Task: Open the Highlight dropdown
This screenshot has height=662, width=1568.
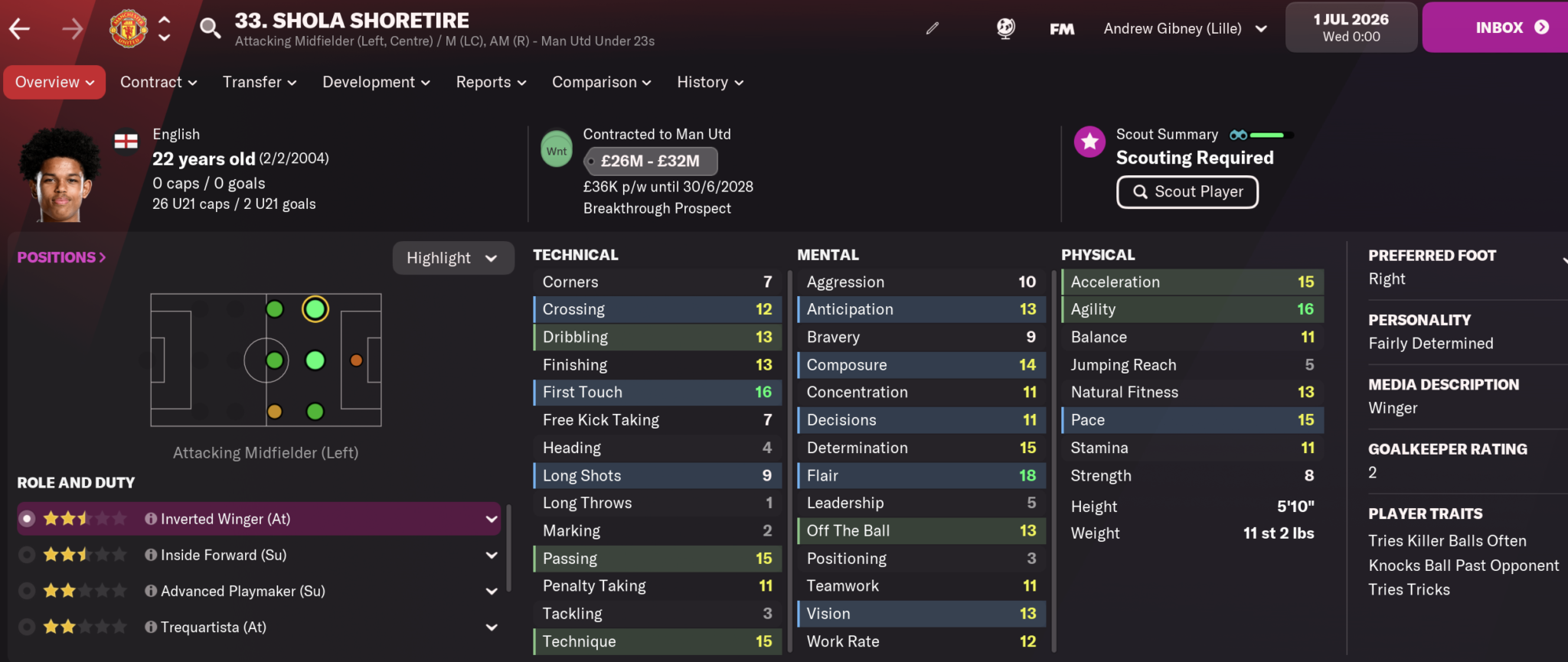Action: tap(452, 258)
